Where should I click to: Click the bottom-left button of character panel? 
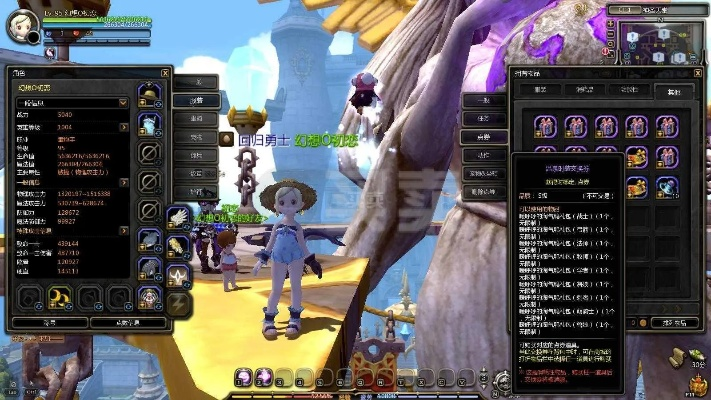pos(48,322)
